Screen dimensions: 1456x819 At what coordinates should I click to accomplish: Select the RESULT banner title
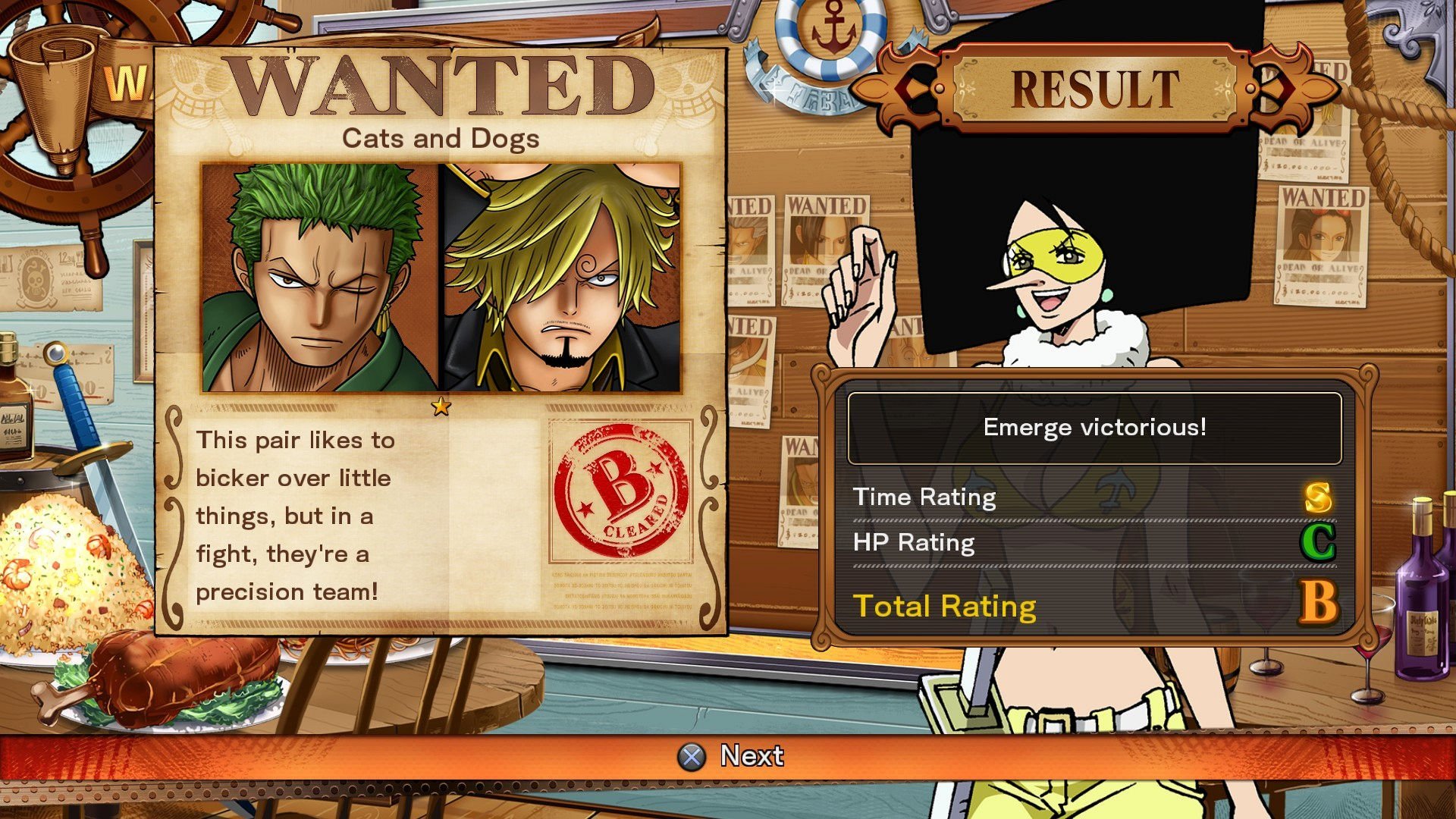click(x=1095, y=86)
